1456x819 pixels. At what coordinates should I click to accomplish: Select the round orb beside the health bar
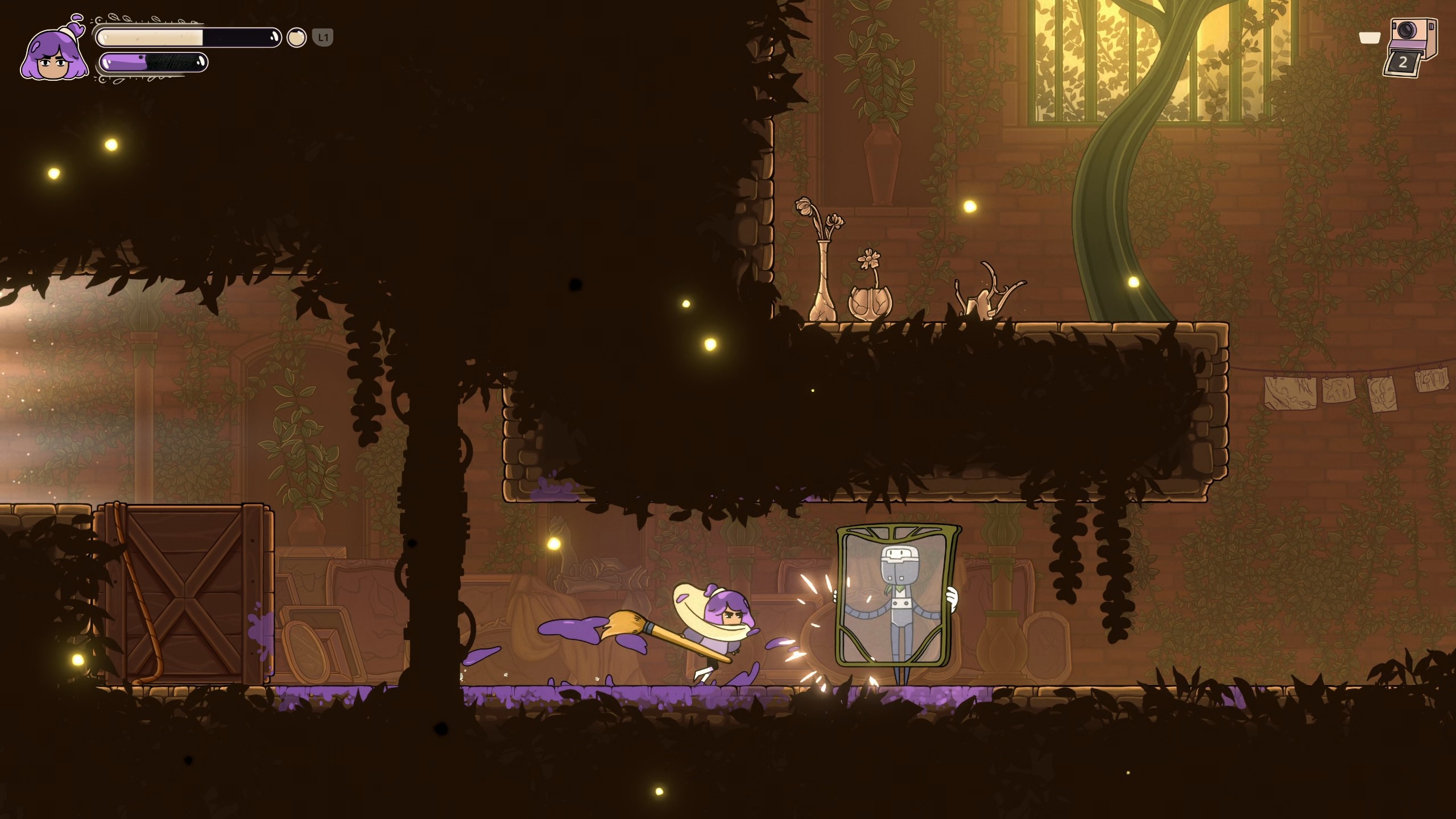(x=296, y=38)
